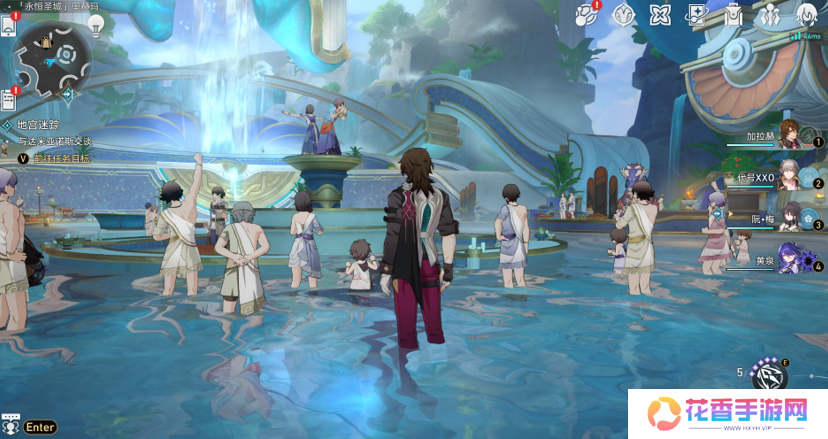Switch to party member 加拉赫
The height and width of the screenshot is (439, 828).
point(788,134)
